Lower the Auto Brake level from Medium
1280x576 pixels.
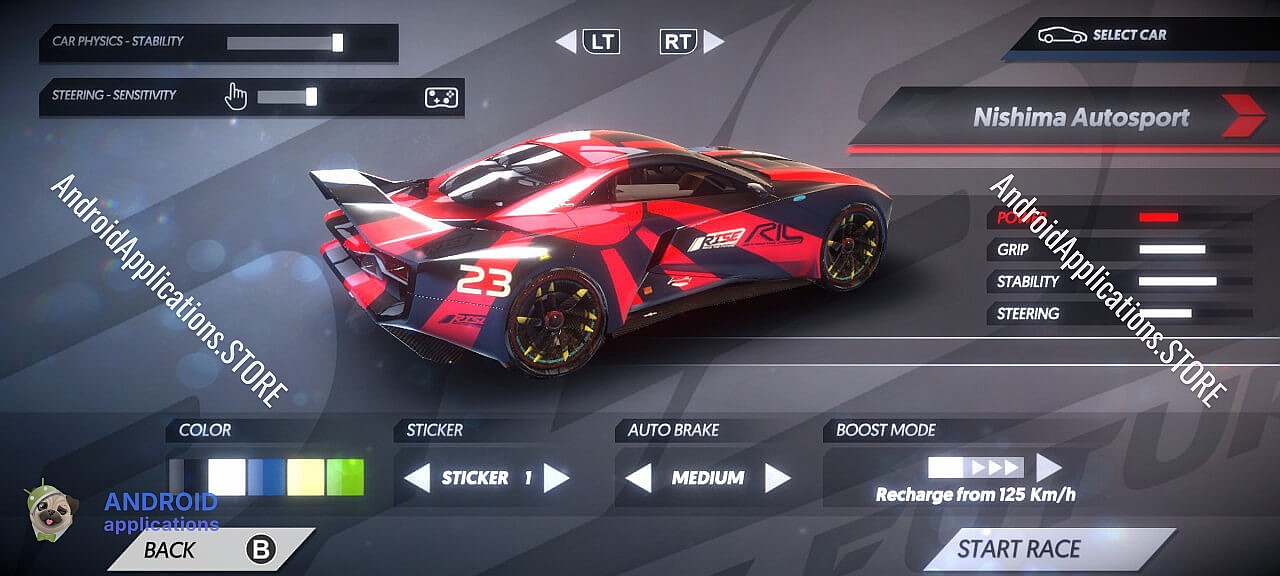pos(638,478)
